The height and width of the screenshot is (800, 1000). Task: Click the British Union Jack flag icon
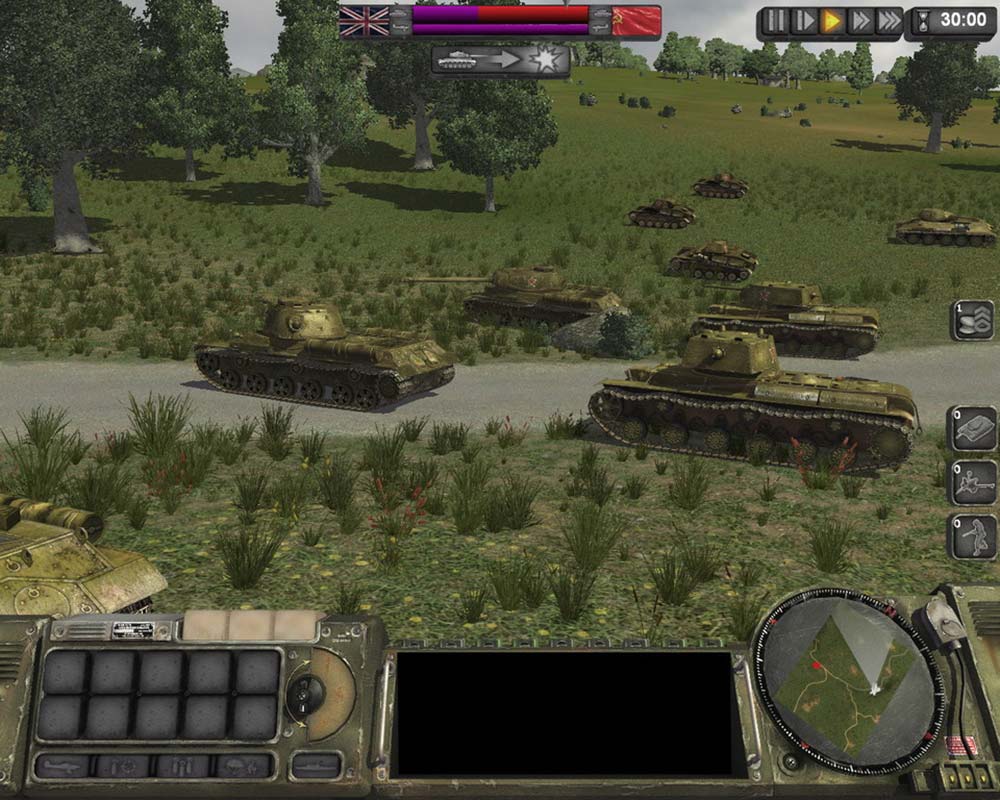pos(364,21)
